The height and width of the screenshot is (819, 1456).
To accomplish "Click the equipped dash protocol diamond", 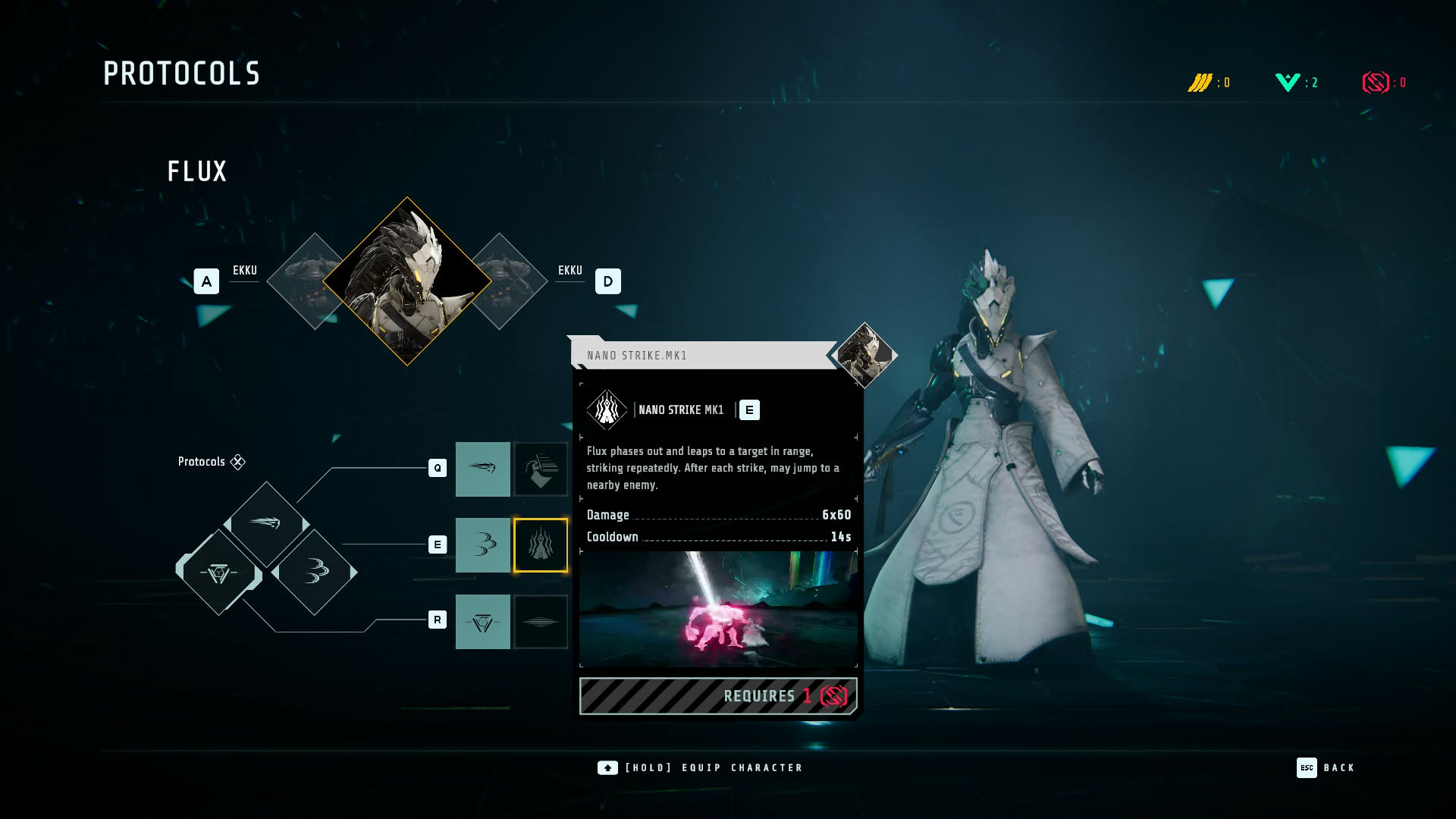I will tap(266, 522).
